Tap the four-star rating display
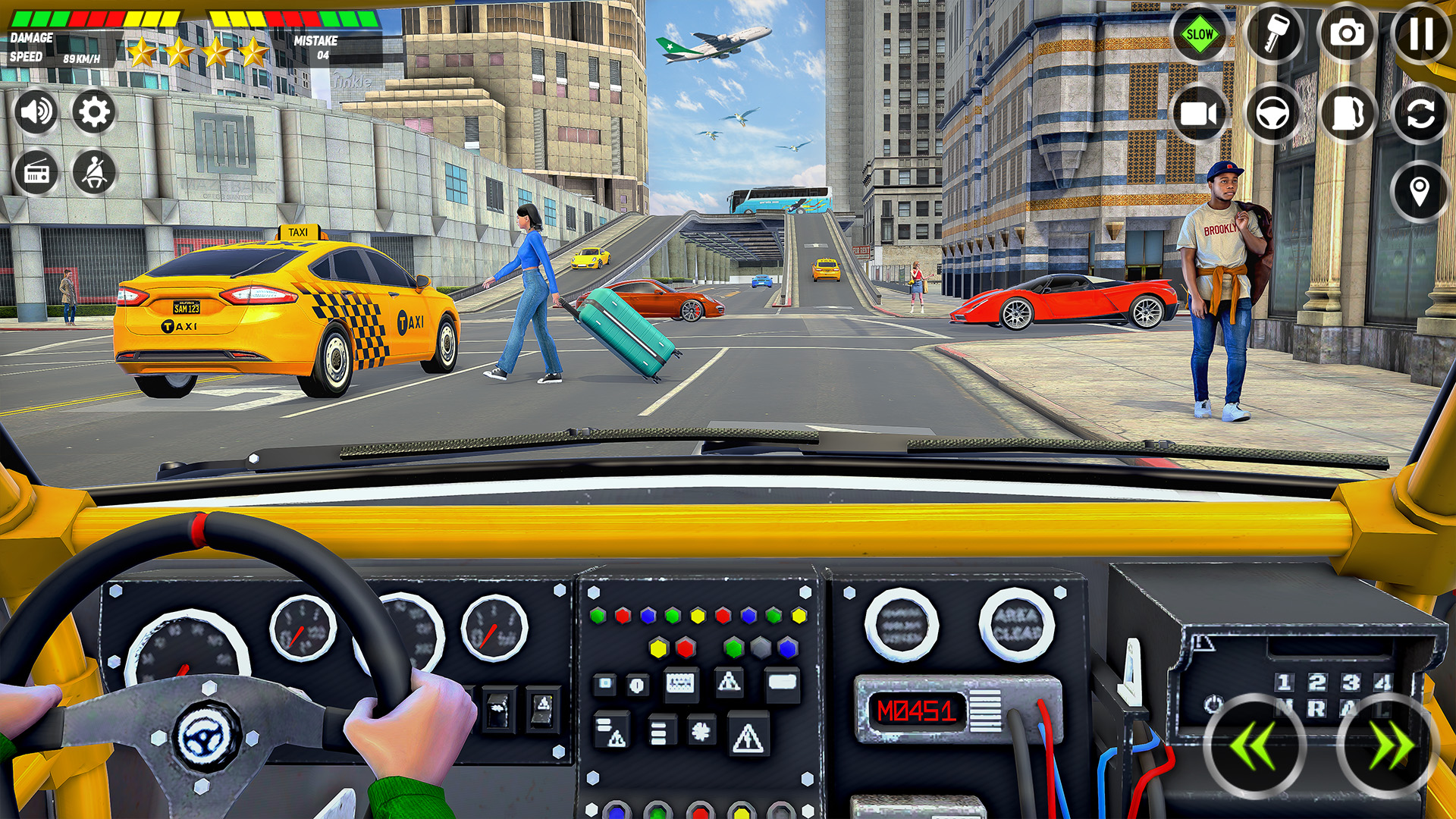The width and height of the screenshot is (1456, 819). click(197, 53)
